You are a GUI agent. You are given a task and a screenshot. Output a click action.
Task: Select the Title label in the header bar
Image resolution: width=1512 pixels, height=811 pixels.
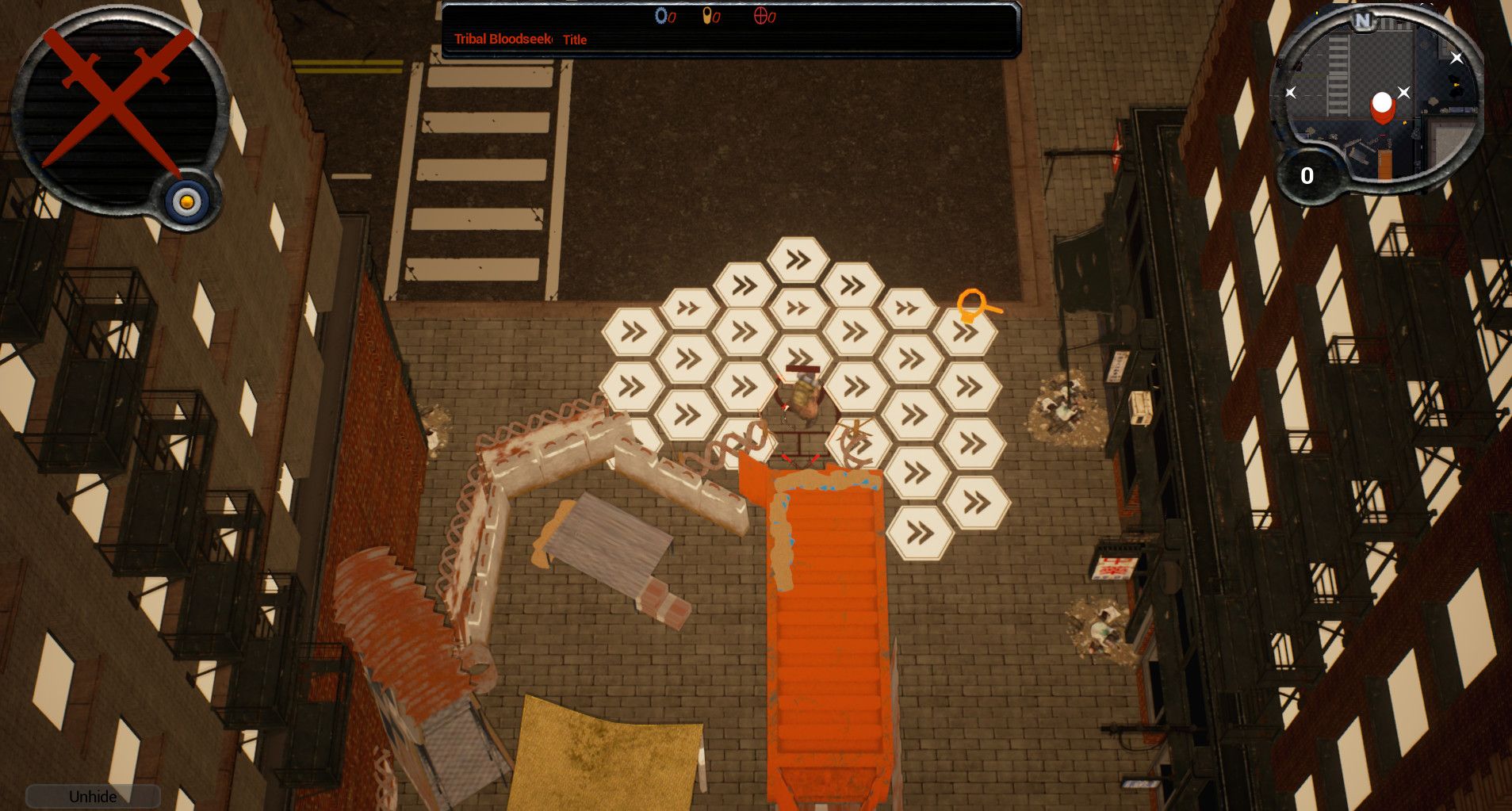[x=575, y=40]
